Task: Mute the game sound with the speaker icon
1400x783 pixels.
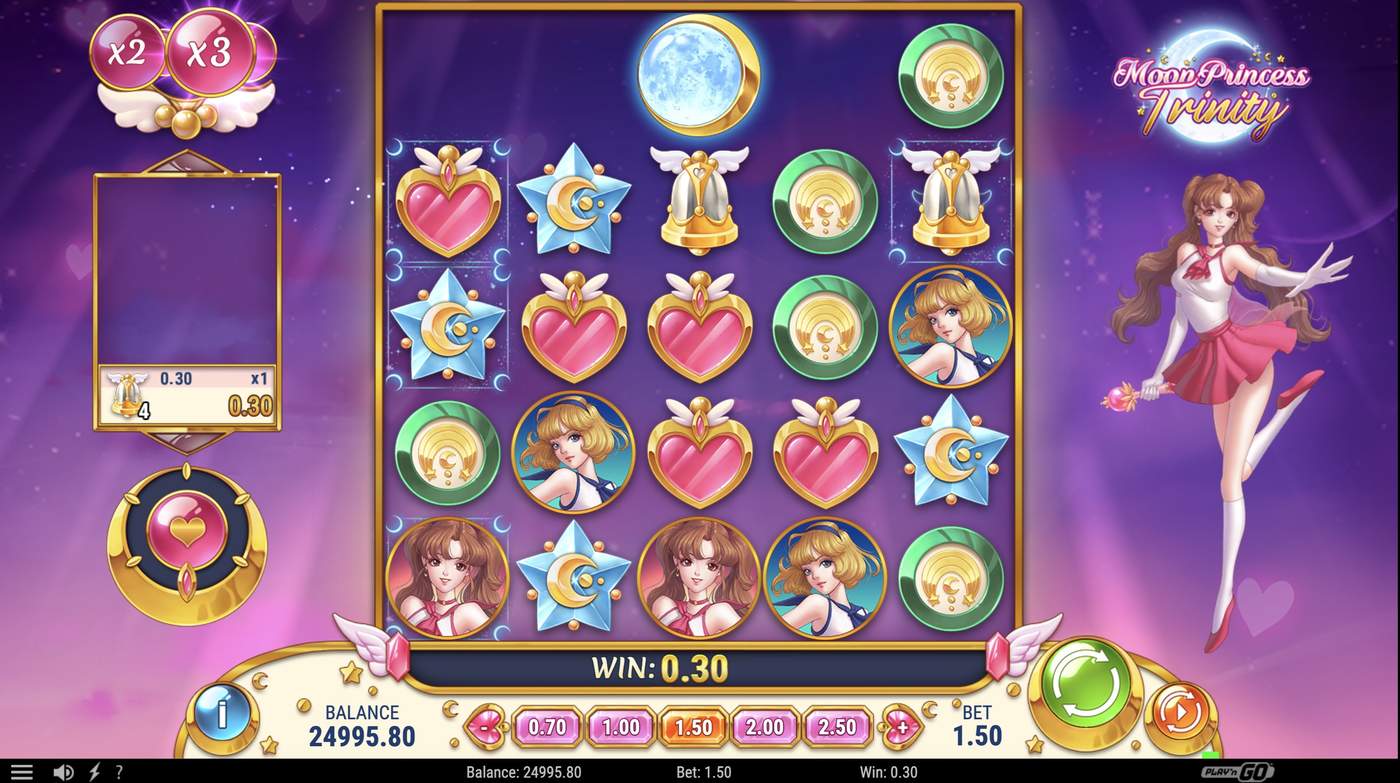Action: tap(64, 771)
